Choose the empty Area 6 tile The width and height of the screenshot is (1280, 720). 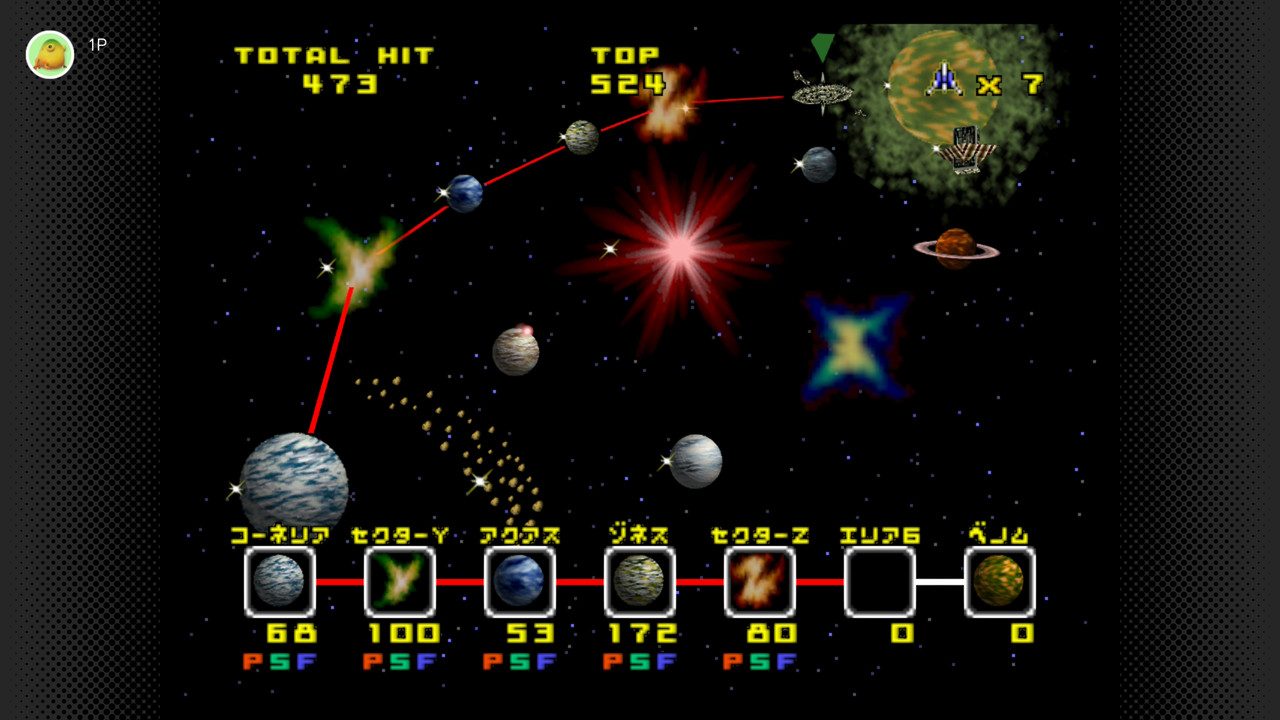pyautogui.click(x=880, y=581)
